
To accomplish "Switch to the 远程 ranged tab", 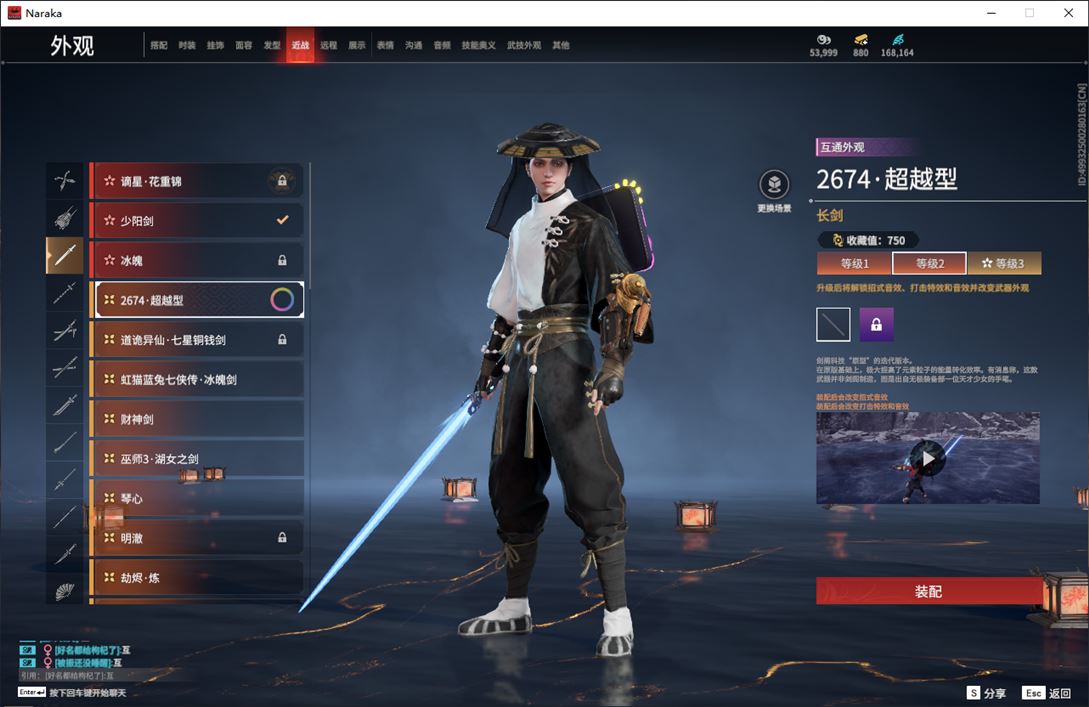I will point(328,46).
